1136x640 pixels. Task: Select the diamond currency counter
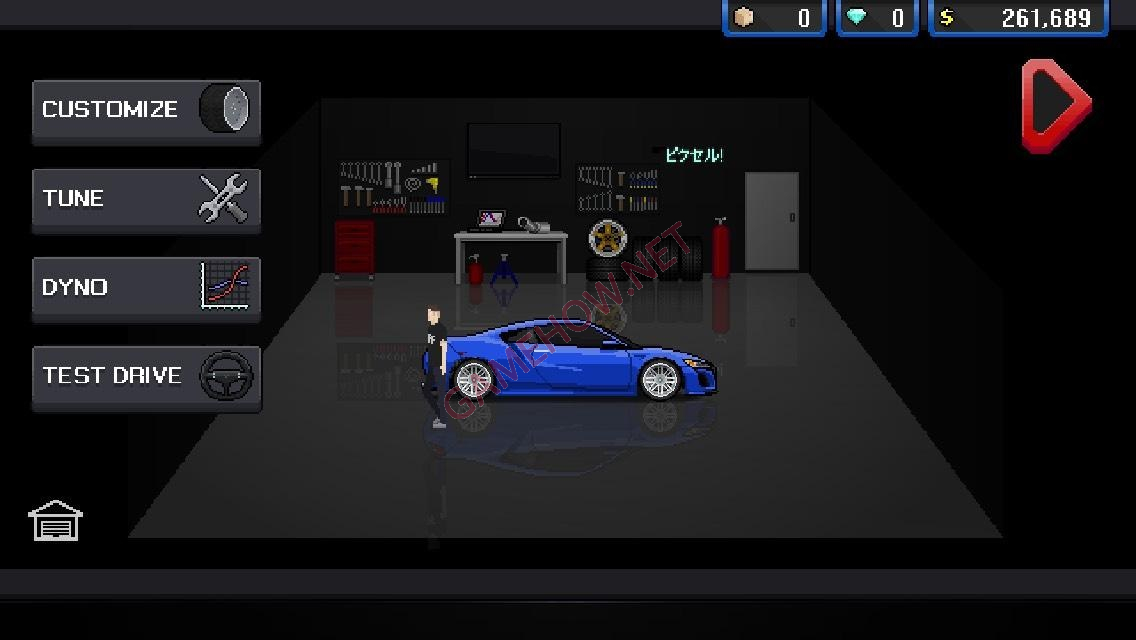click(876, 18)
